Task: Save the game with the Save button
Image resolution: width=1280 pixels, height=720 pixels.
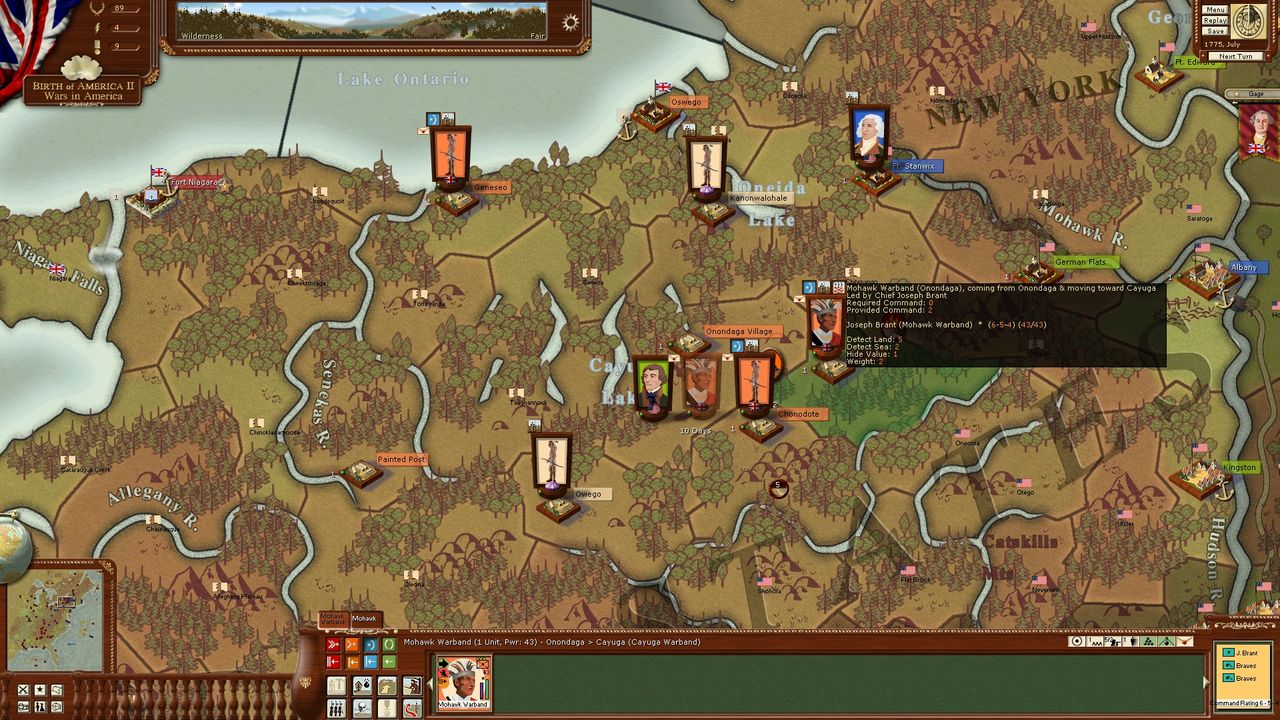Action: [x=1215, y=32]
